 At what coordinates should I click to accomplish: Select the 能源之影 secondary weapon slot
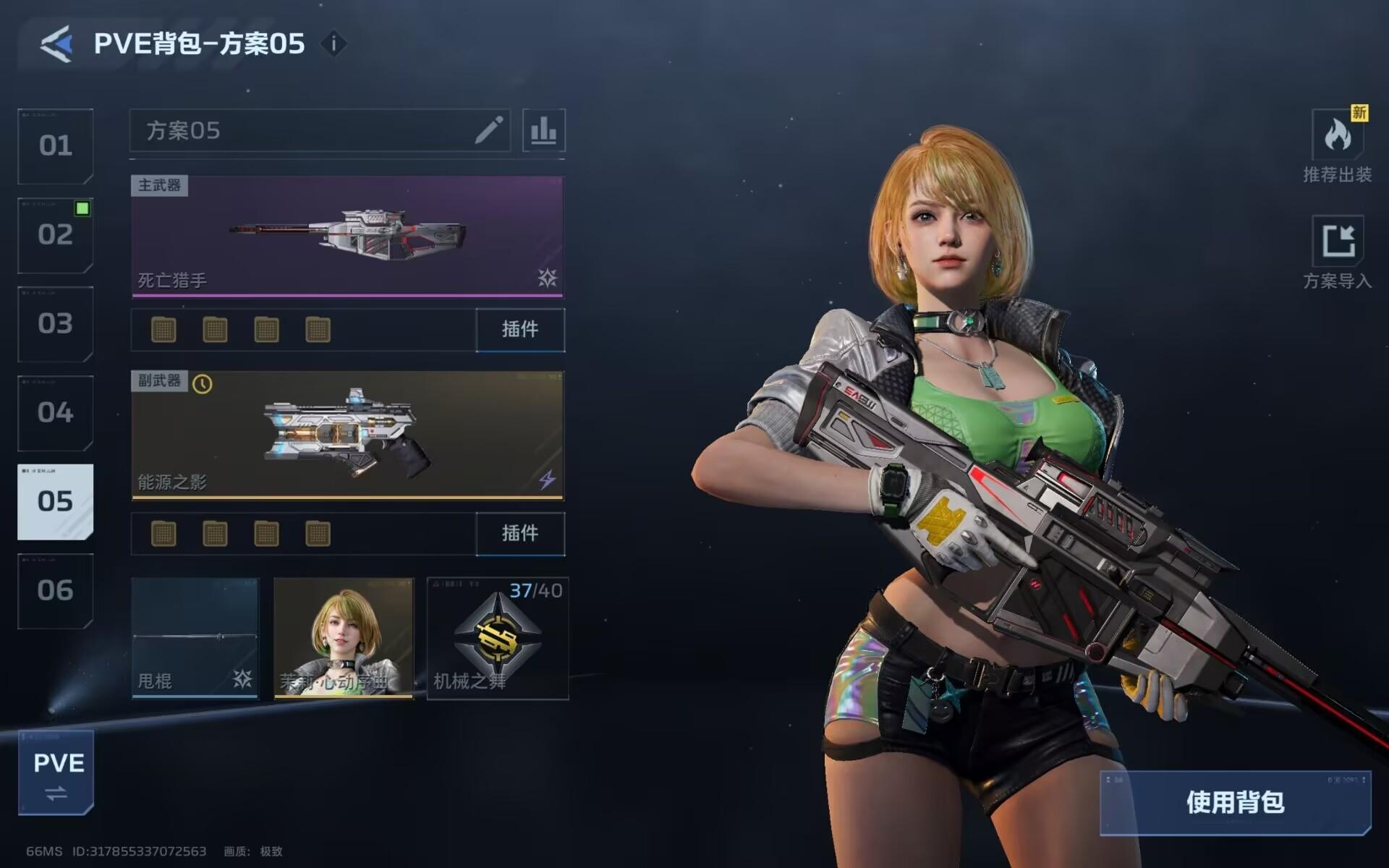pos(347,435)
